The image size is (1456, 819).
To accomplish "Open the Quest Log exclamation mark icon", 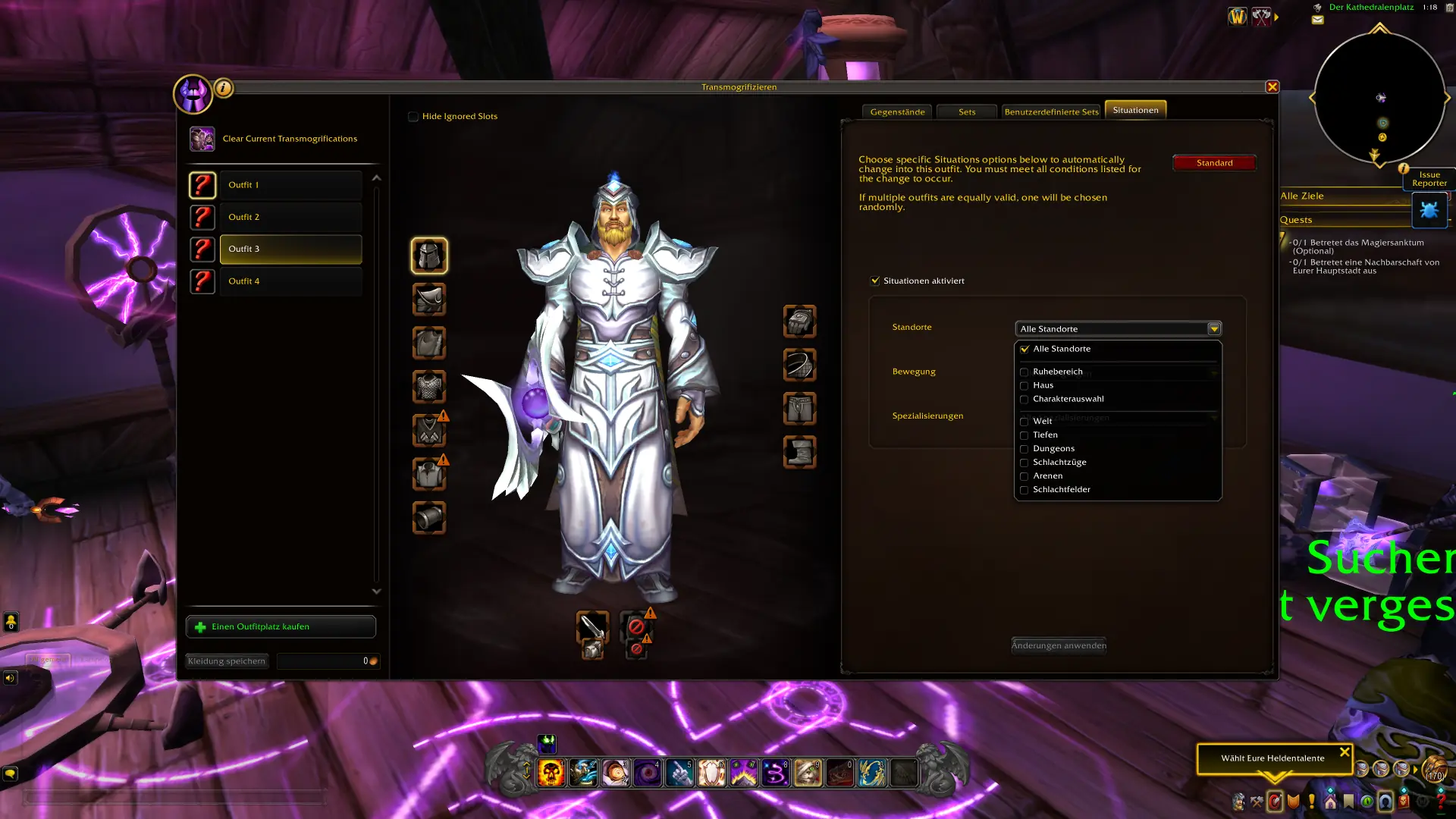I will pyautogui.click(x=1311, y=802).
